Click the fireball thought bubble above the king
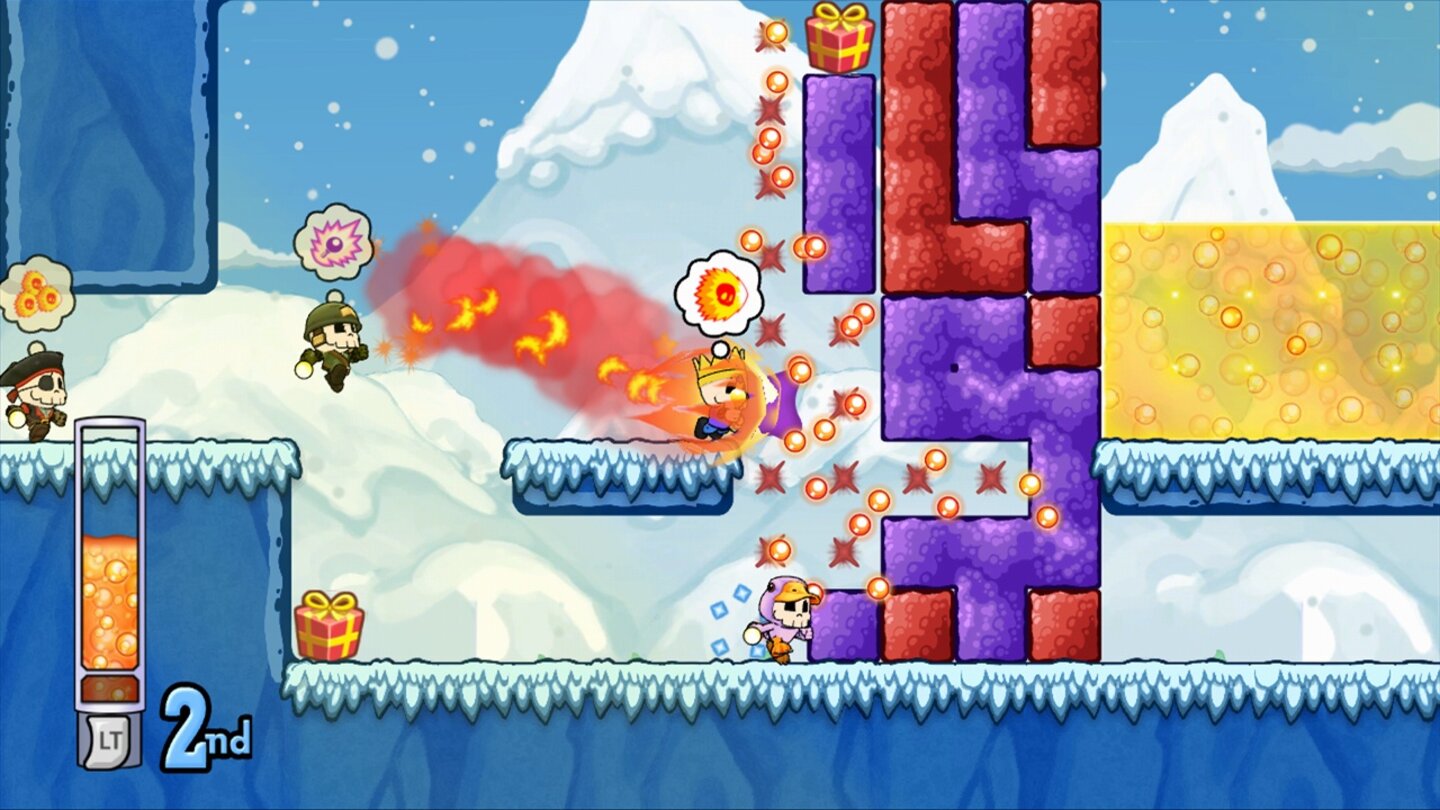This screenshot has height=810, width=1440. (x=716, y=294)
